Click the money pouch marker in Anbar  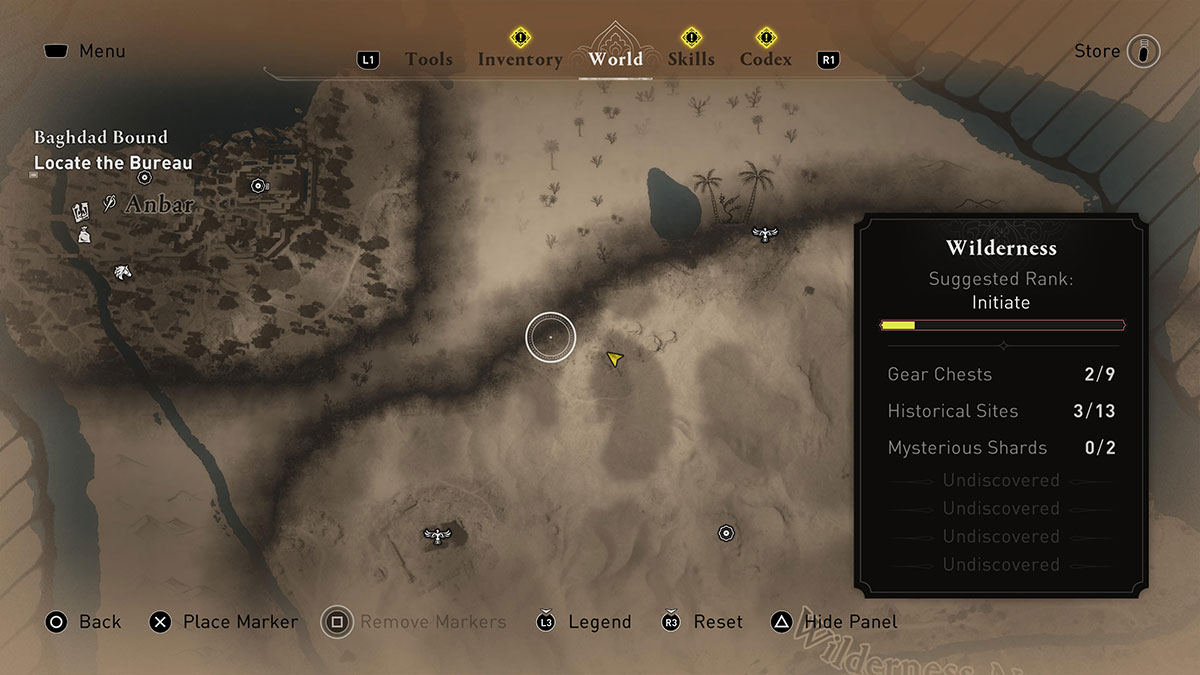[84, 235]
